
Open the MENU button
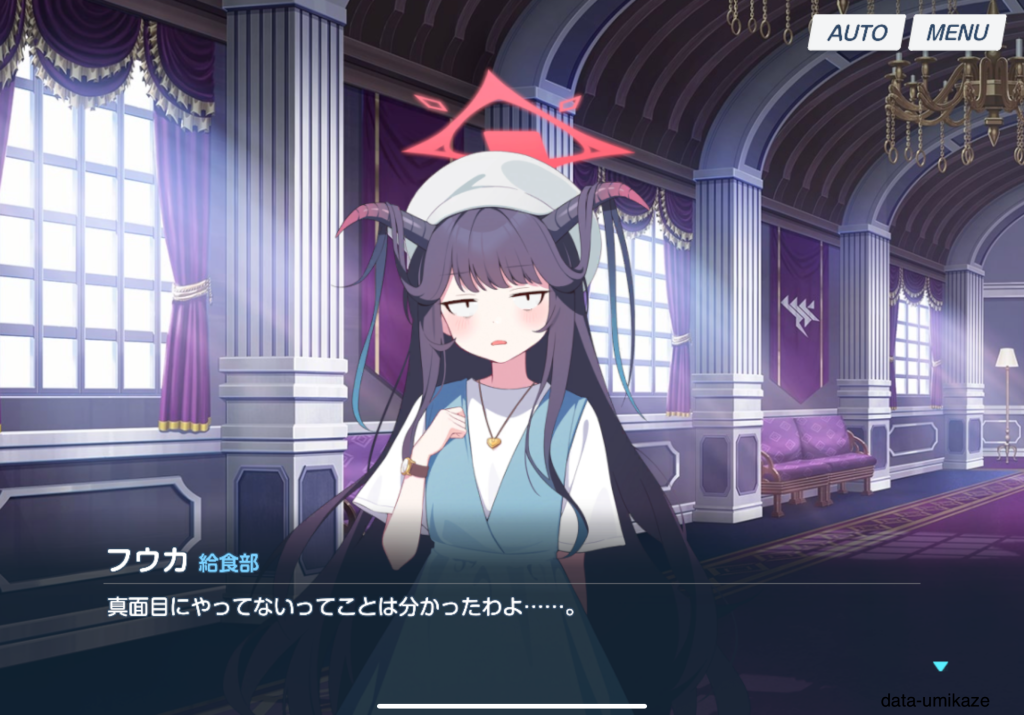[957, 32]
